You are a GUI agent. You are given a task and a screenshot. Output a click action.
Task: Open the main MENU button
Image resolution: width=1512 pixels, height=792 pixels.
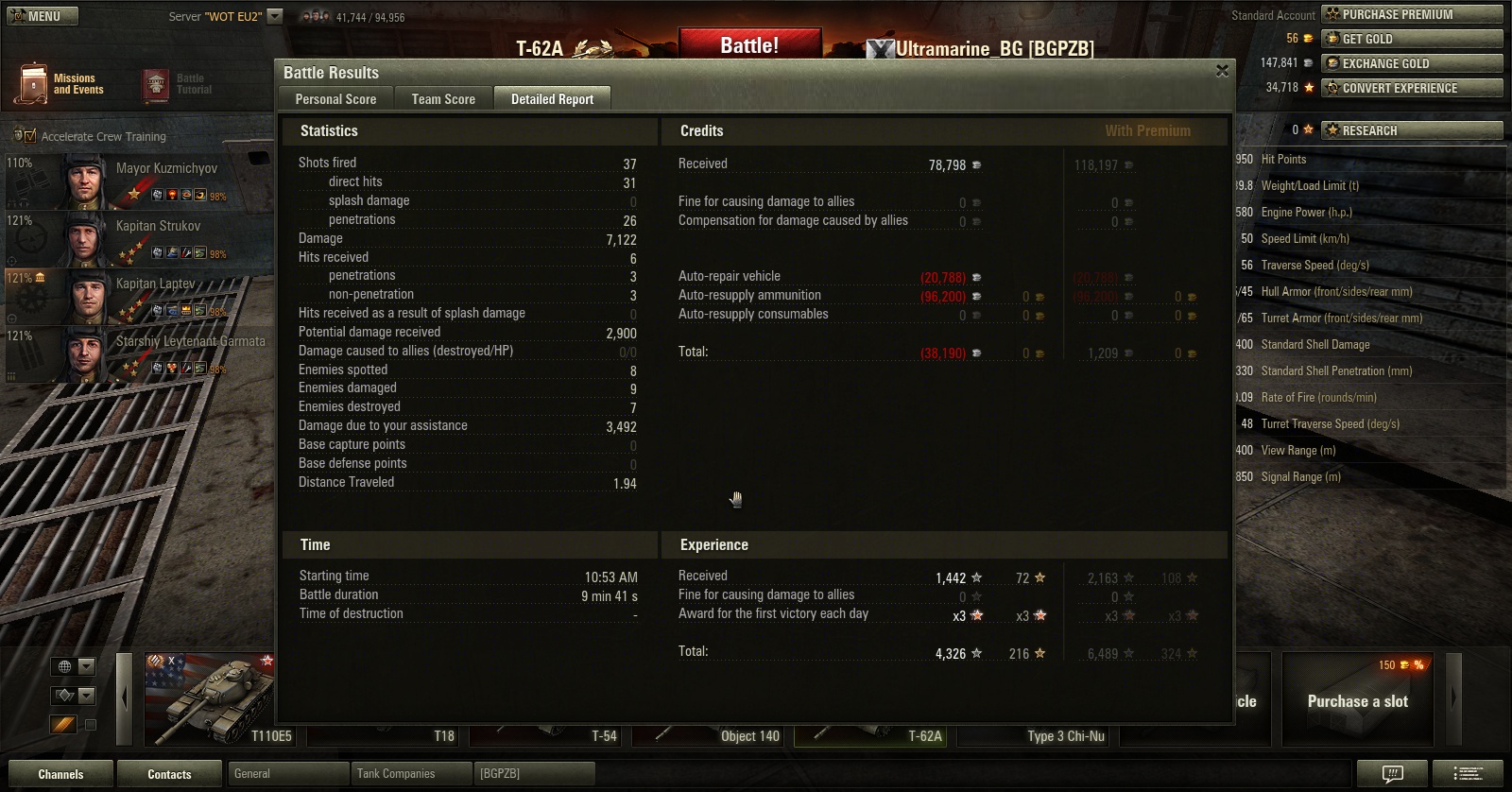point(43,16)
